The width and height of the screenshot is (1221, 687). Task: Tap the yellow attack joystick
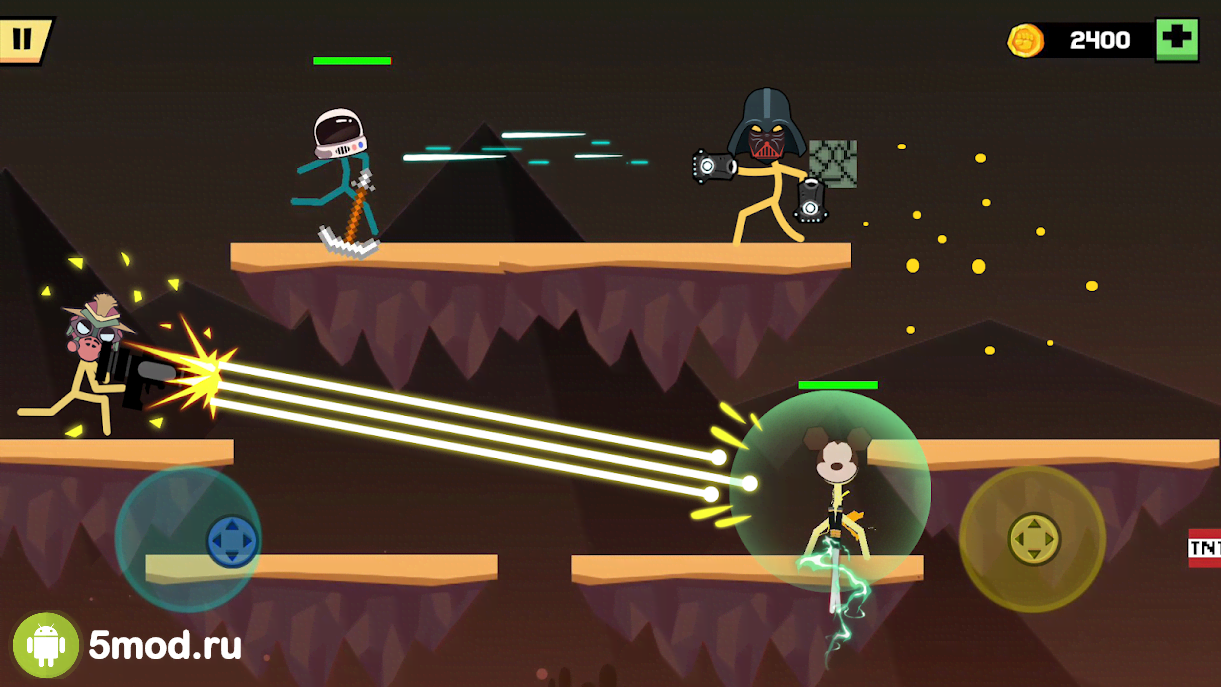pos(1033,539)
